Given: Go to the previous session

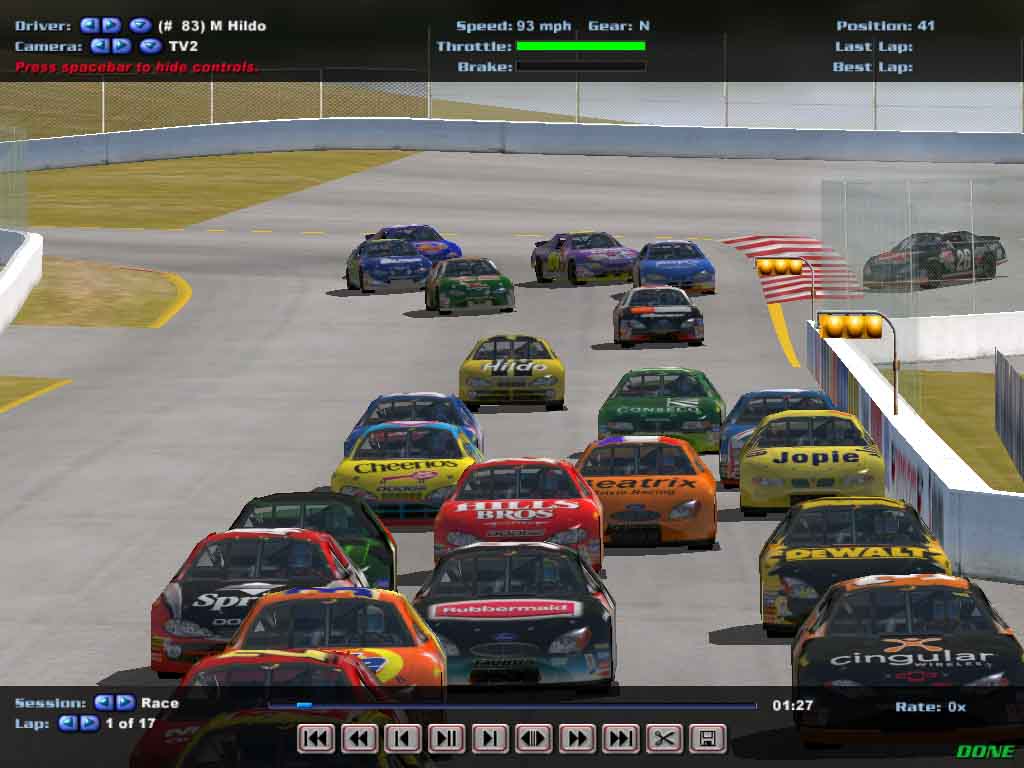Looking at the screenshot, I should (x=103, y=703).
